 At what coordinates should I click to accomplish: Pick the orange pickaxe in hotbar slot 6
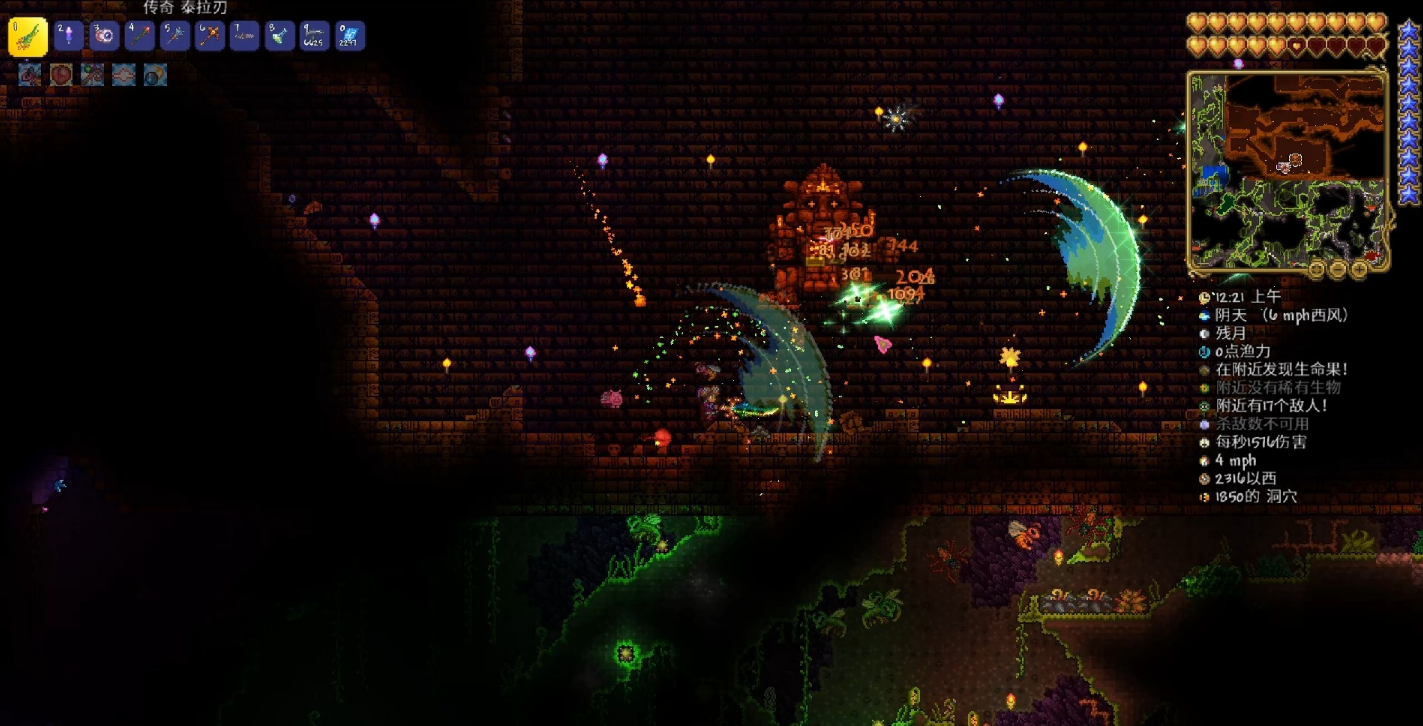click(210, 37)
